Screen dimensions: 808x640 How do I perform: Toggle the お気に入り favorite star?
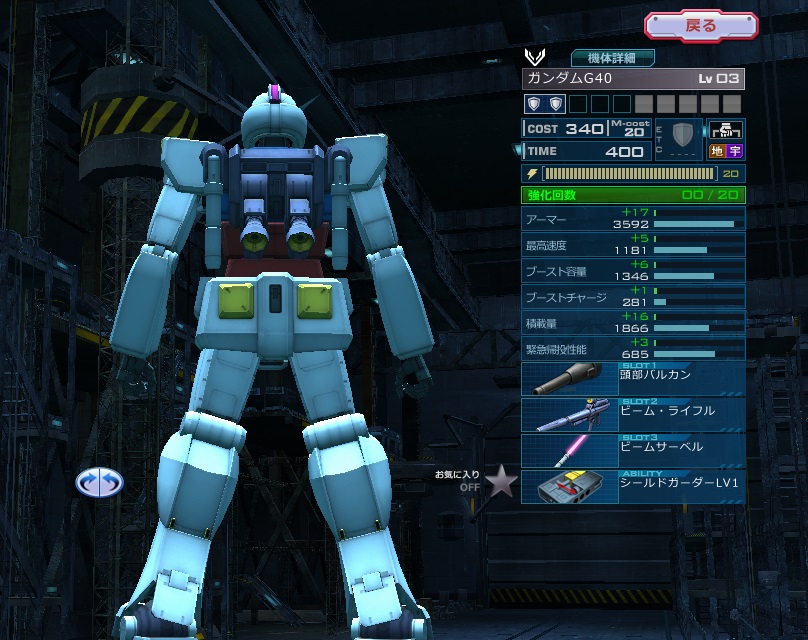[x=501, y=483]
